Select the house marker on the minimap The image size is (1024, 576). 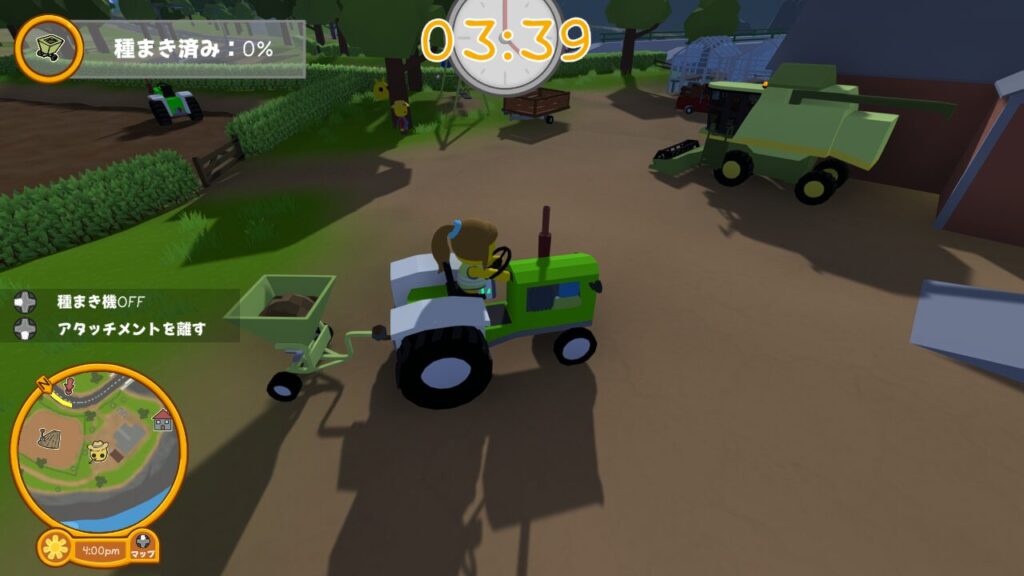(x=162, y=420)
